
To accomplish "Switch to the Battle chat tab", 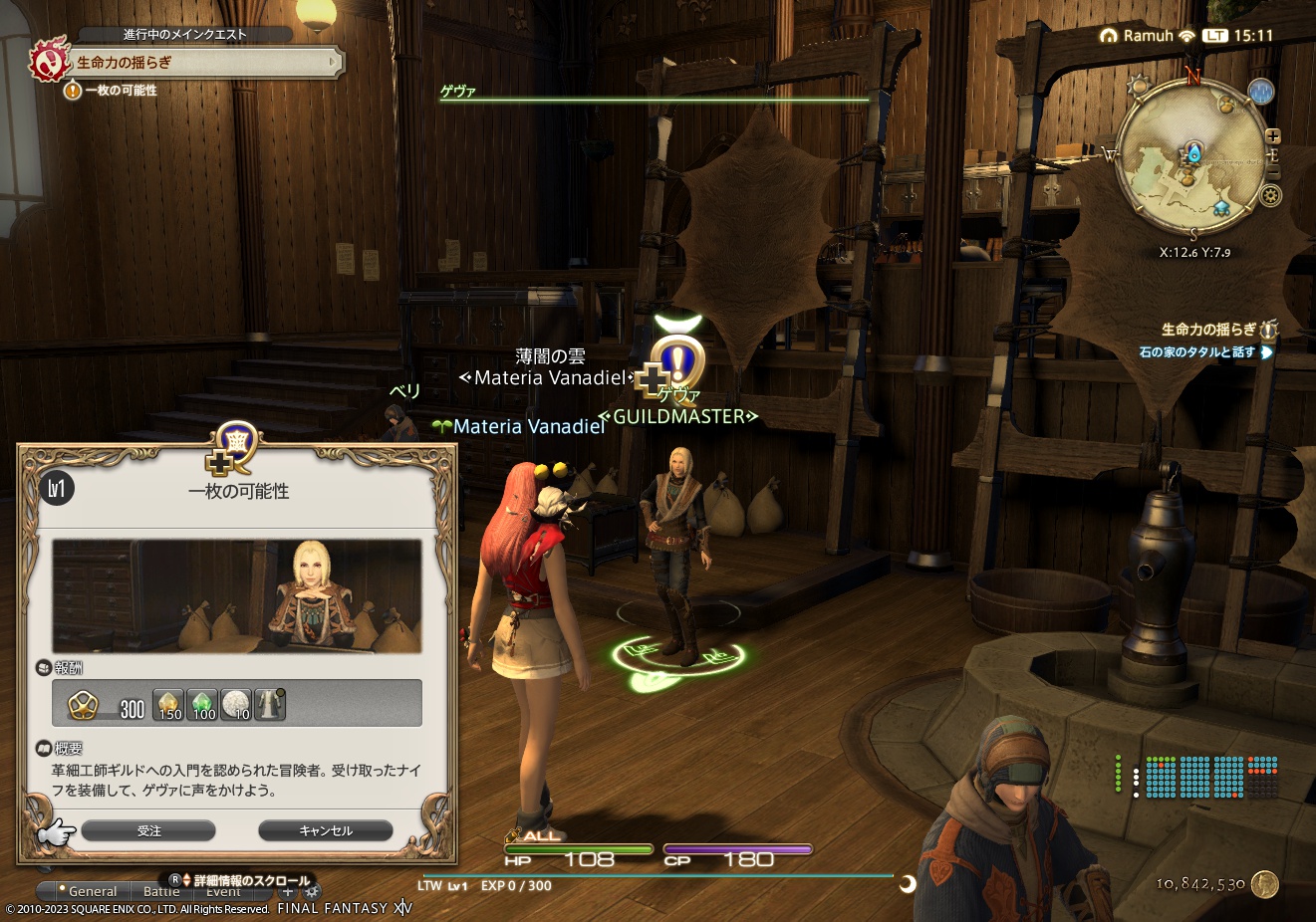I will click(x=162, y=891).
